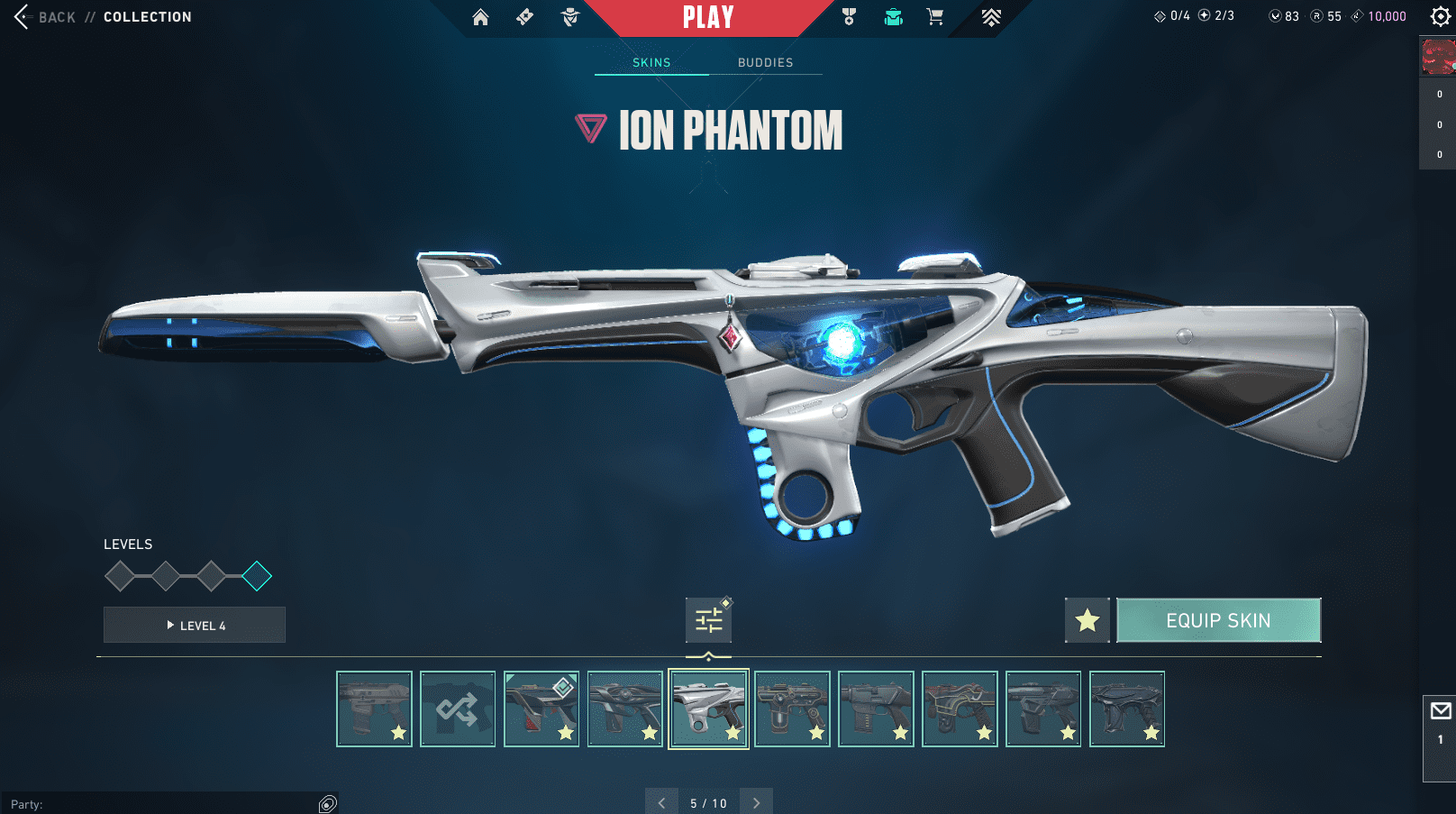Viewport: 1456px width, 814px height.
Task: Select the Skins tab
Action: [651, 62]
